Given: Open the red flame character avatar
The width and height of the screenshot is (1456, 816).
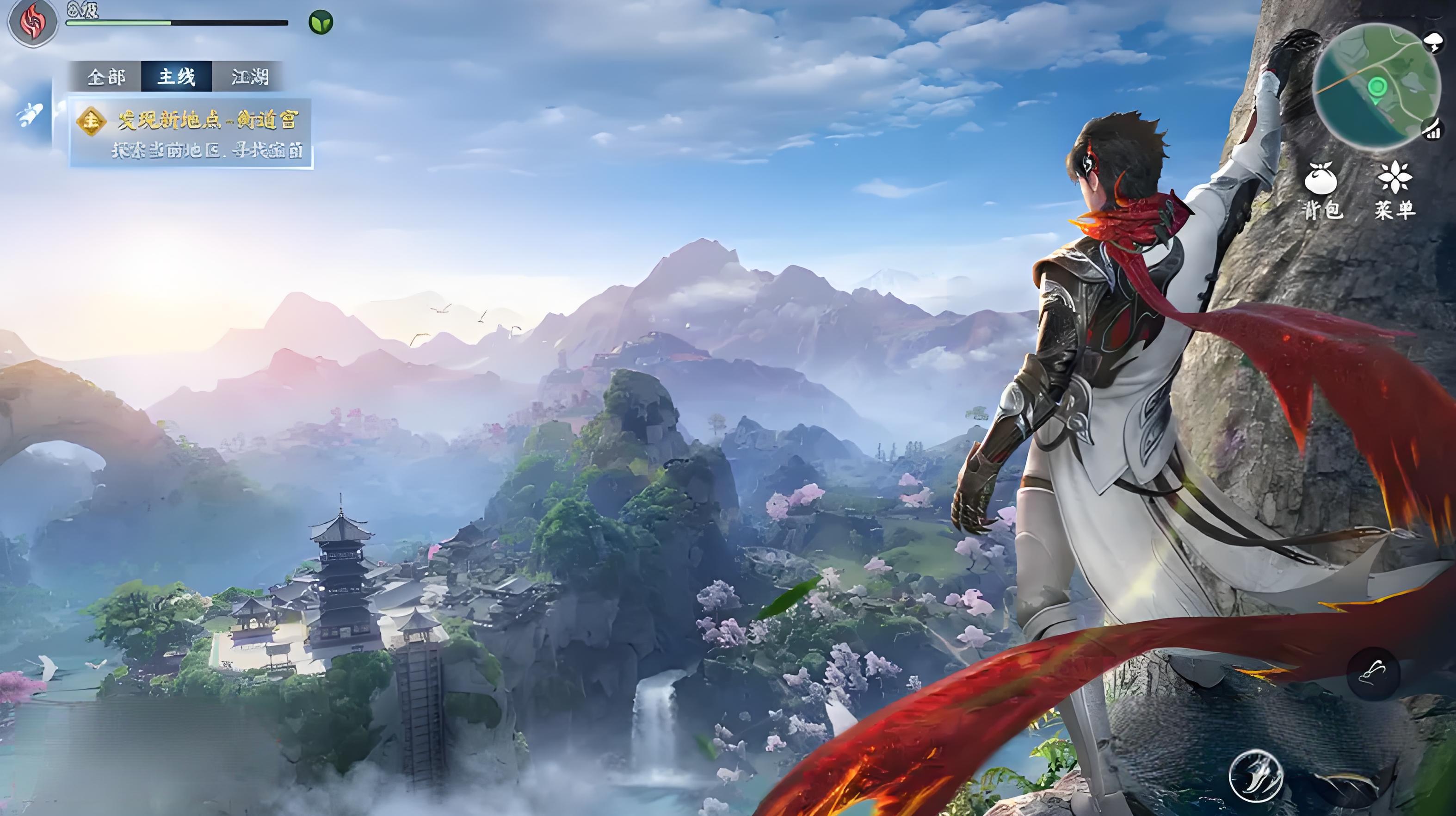Looking at the screenshot, I should tap(32, 22).
